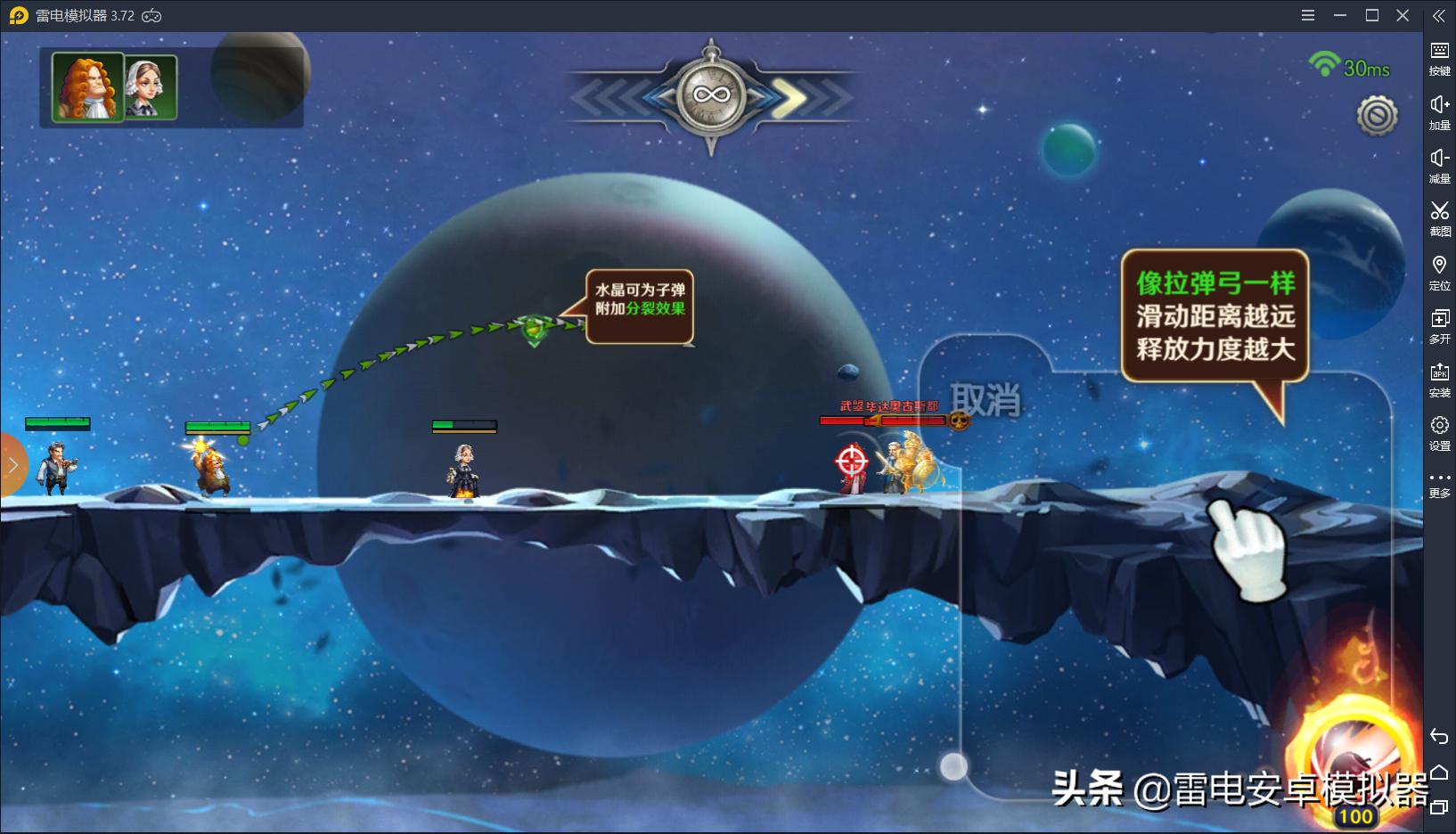Click the Android back arrow at sidebar bottom
Image resolution: width=1456 pixels, height=834 pixels.
click(1440, 738)
